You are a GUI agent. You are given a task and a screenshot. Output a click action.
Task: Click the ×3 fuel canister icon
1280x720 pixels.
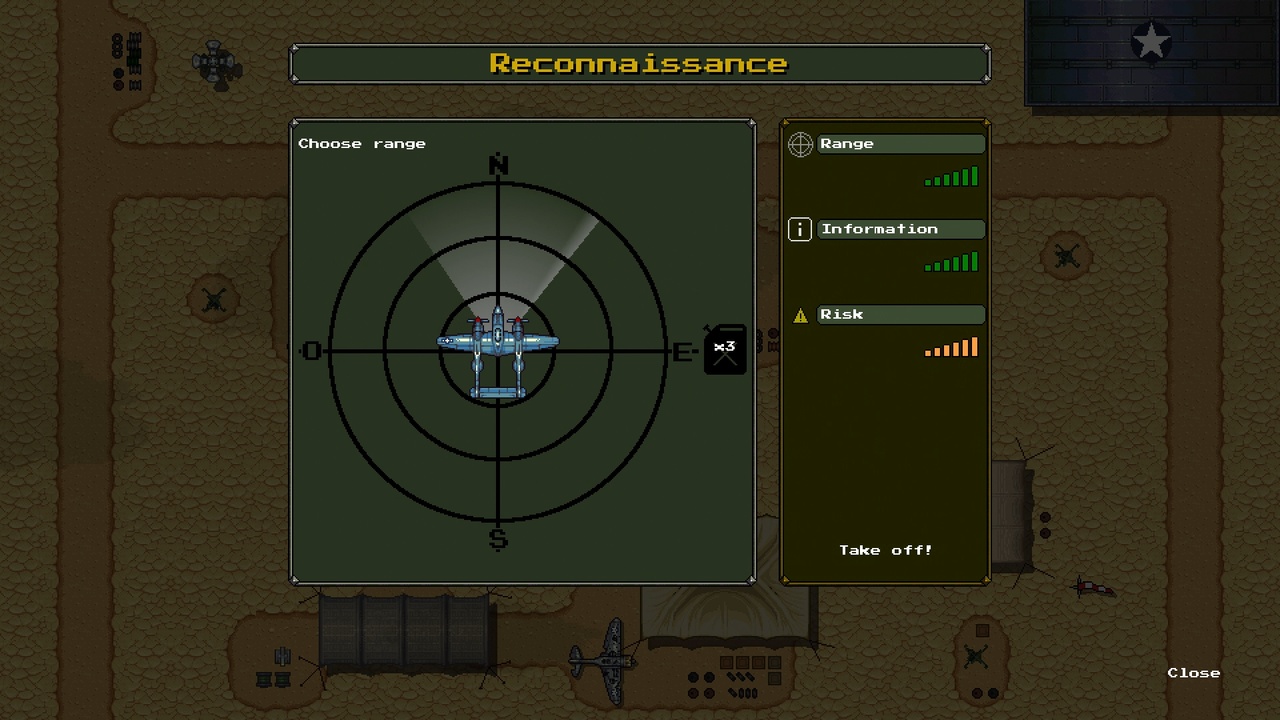click(x=724, y=347)
